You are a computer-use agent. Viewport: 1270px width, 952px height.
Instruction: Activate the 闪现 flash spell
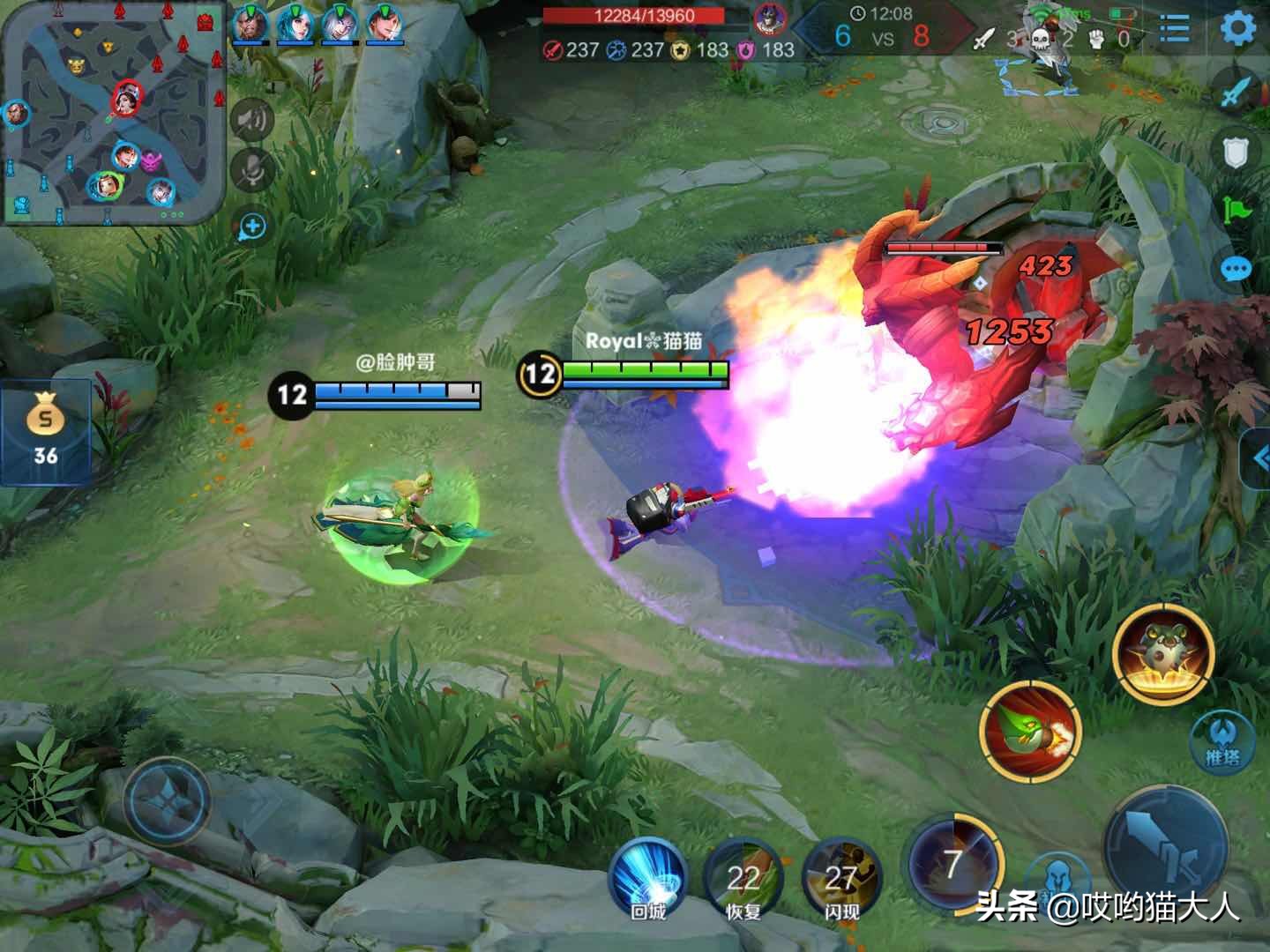[x=840, y=880]
